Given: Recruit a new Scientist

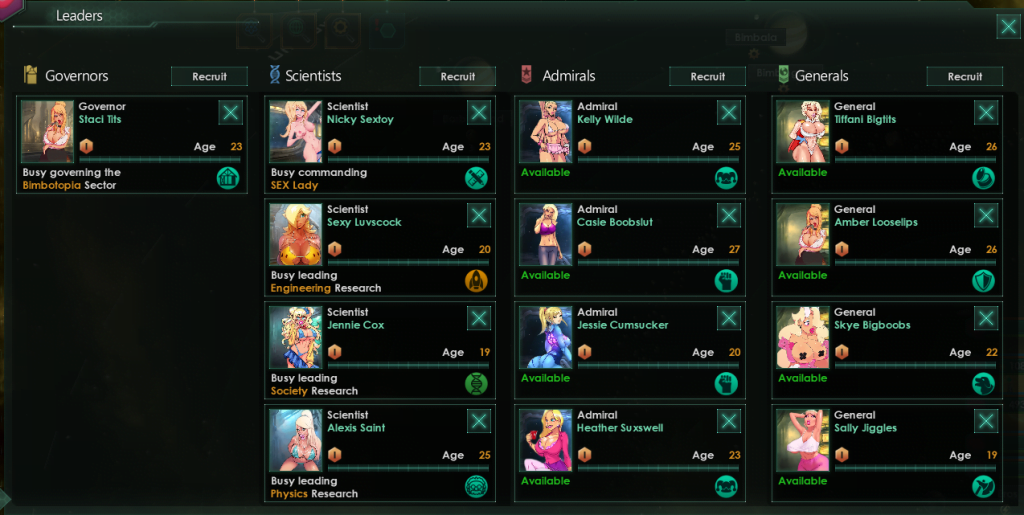Looking at the screenshot, I should 458,76.
